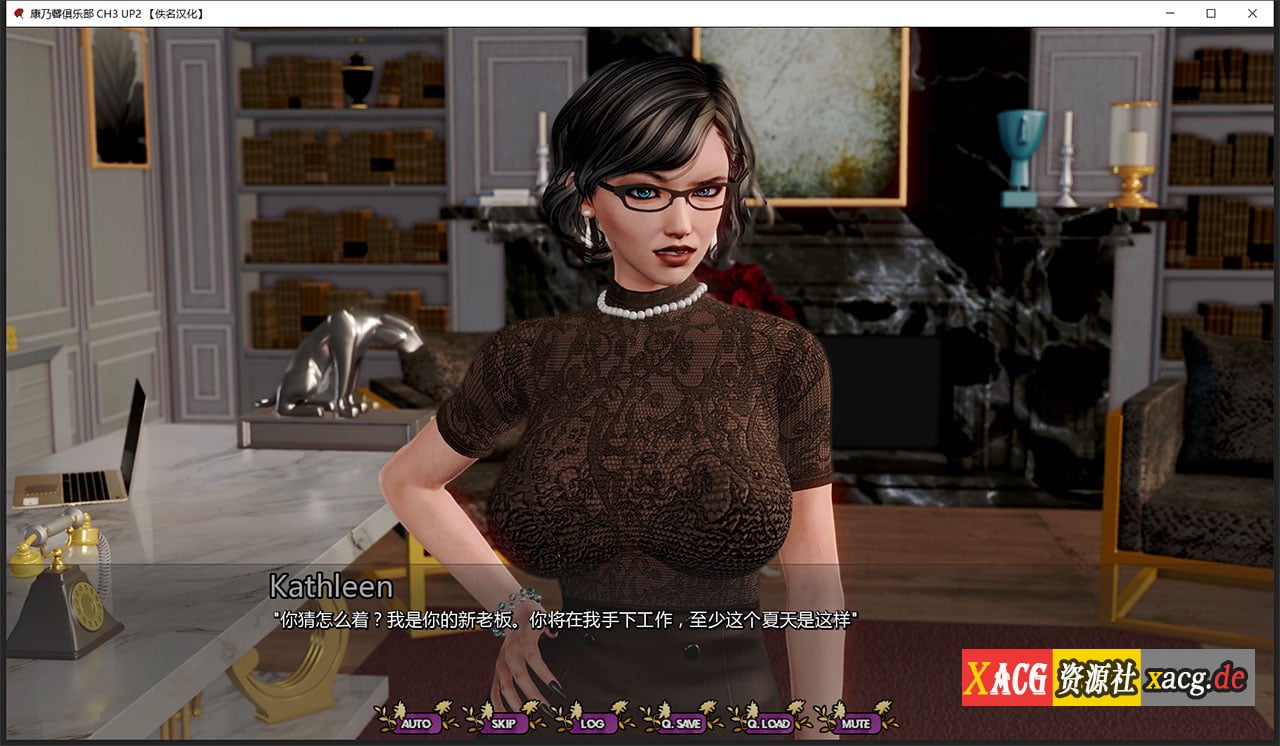Maximize the game window

tap(1210, 13)
